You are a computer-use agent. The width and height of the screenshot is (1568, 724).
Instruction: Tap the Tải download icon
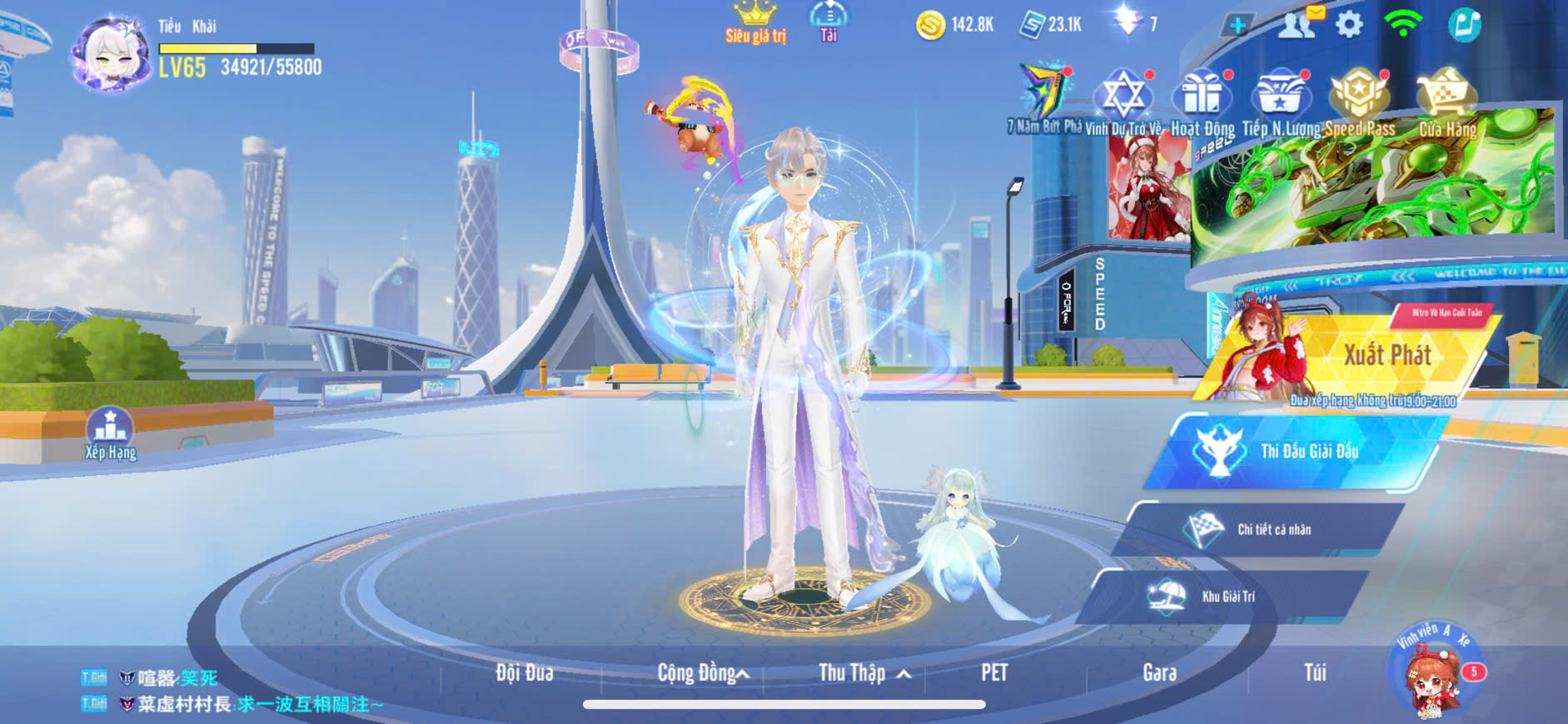pyautogui.click(x=829, y=20)
